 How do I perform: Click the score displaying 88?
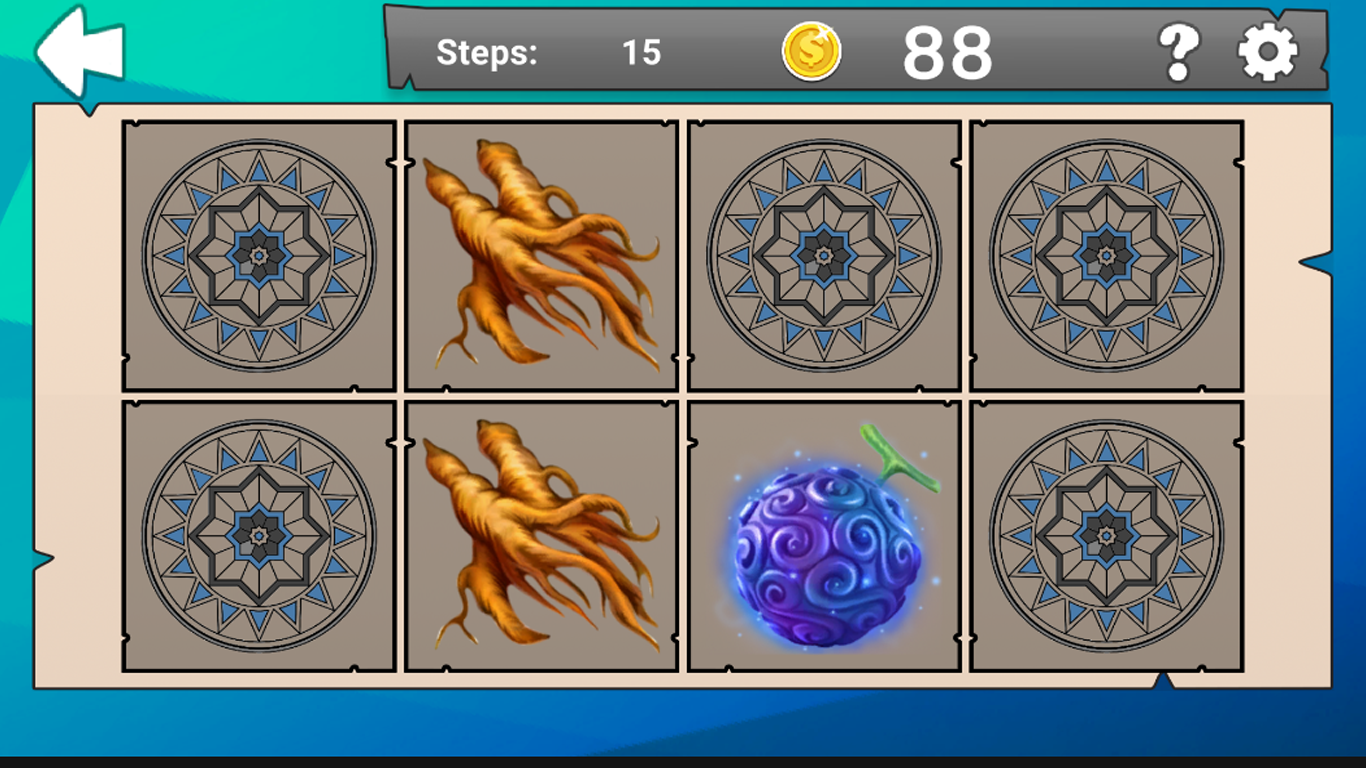pos(948,52)
